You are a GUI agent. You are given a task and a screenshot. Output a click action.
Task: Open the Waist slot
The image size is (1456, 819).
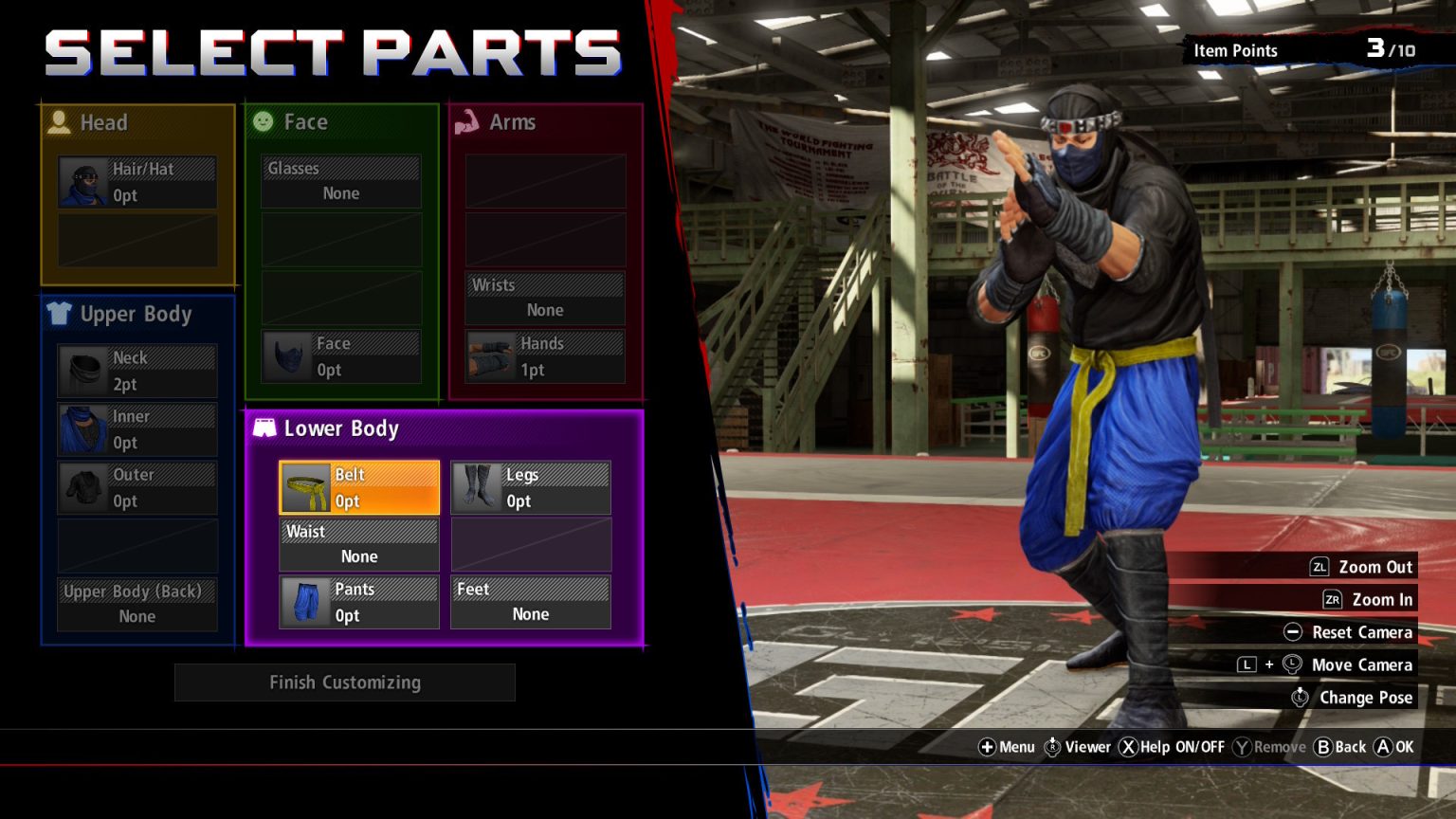pos(359,544)
